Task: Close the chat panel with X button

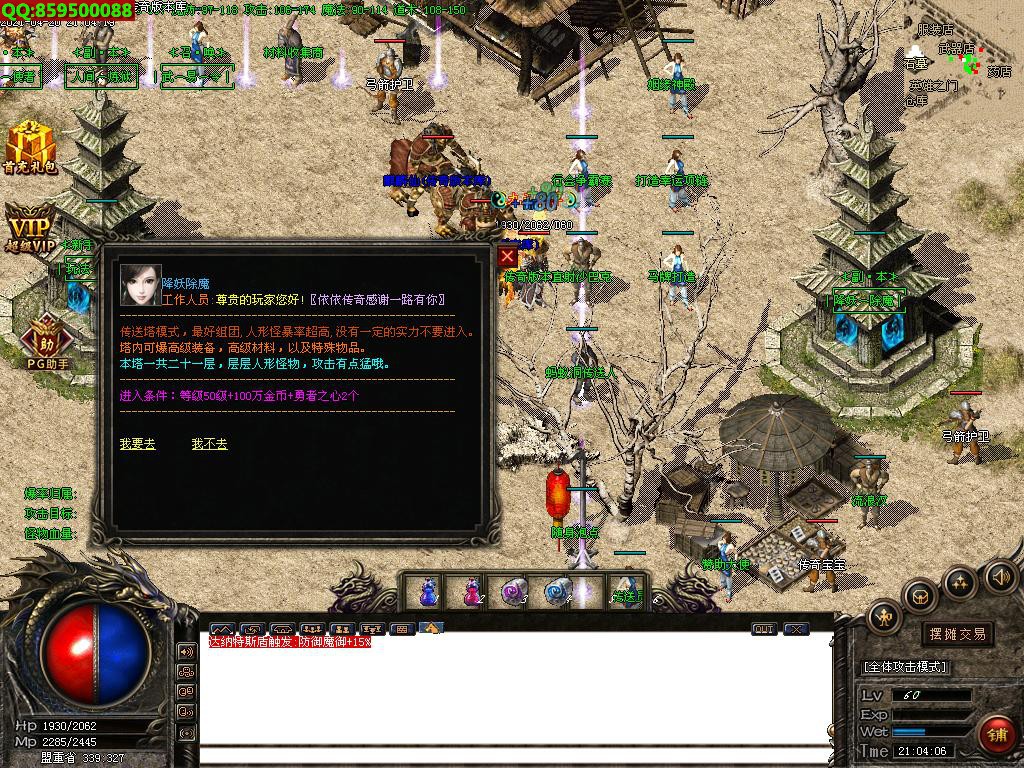Action: pos(796,629)
